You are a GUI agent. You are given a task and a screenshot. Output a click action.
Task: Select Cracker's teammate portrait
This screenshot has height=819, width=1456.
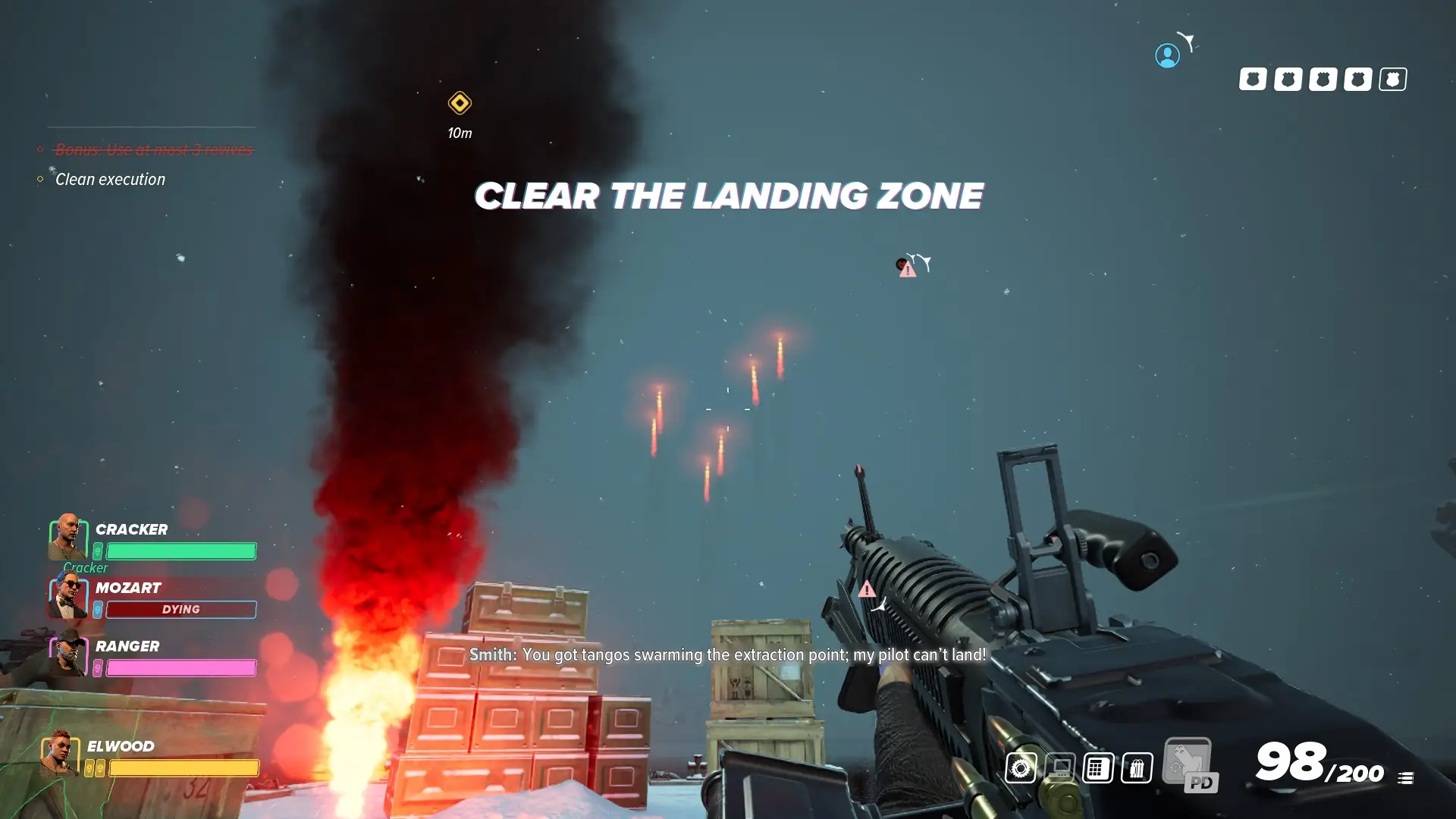pos(67,537)
